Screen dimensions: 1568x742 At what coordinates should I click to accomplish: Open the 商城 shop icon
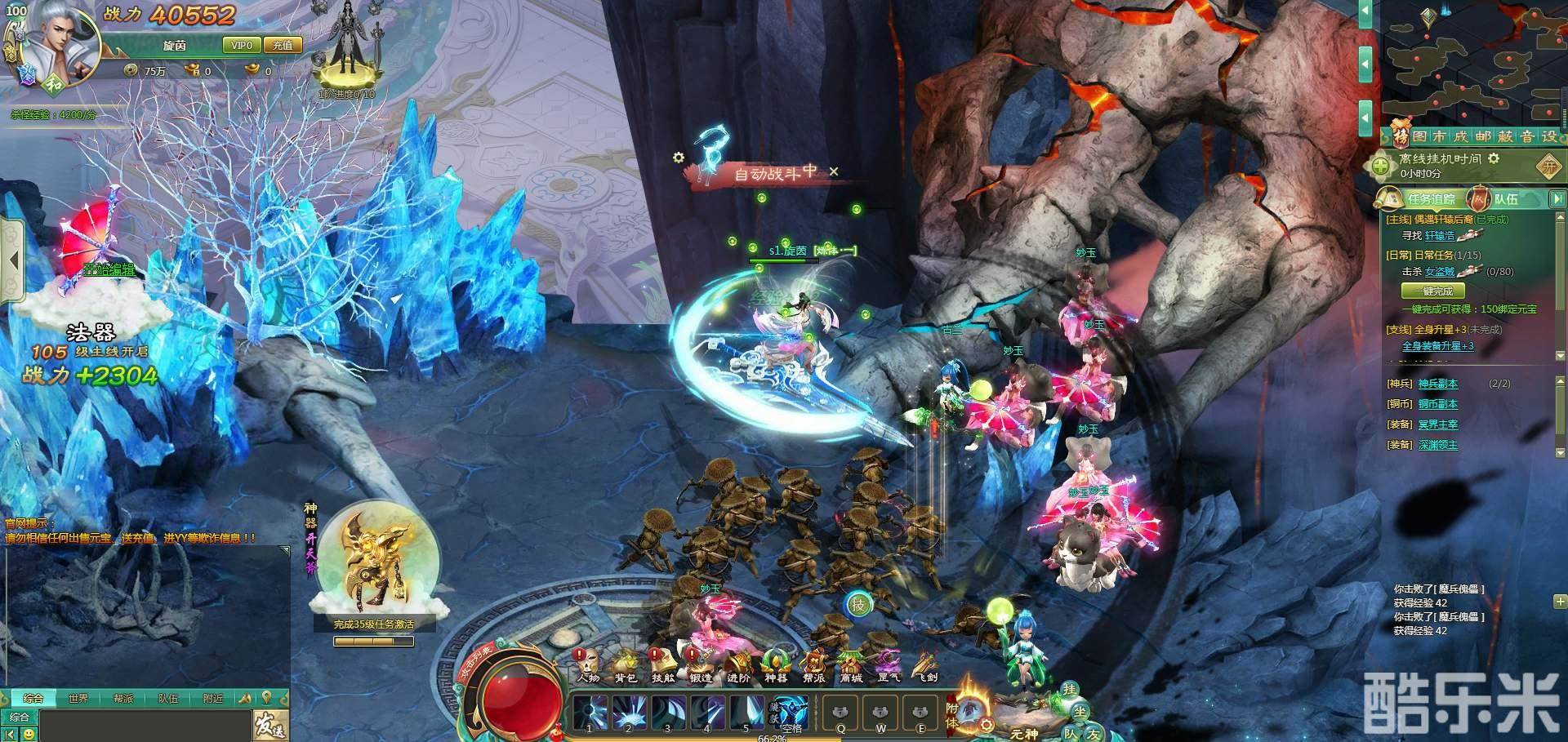851,664
